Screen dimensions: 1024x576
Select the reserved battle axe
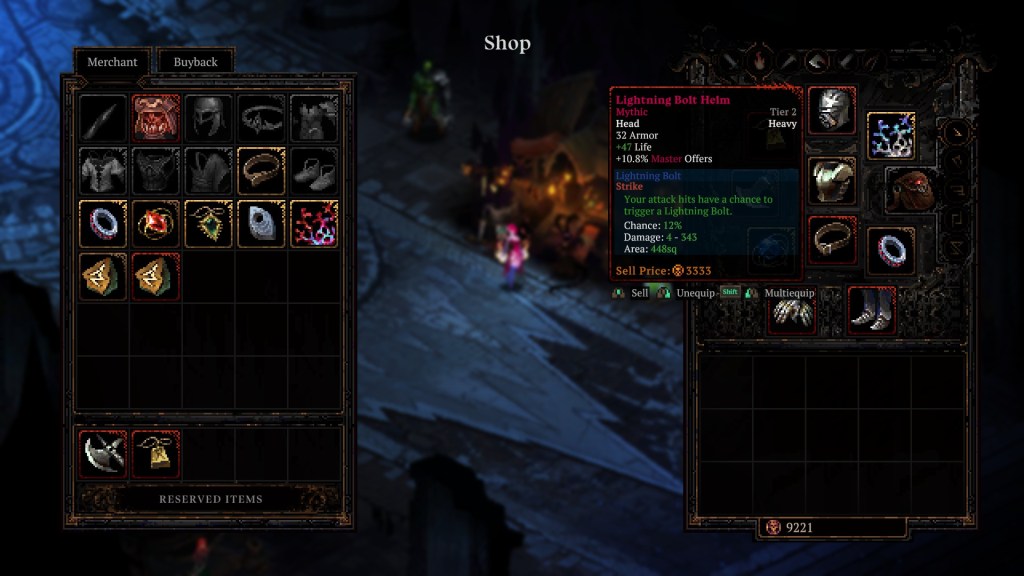point(104,454)
